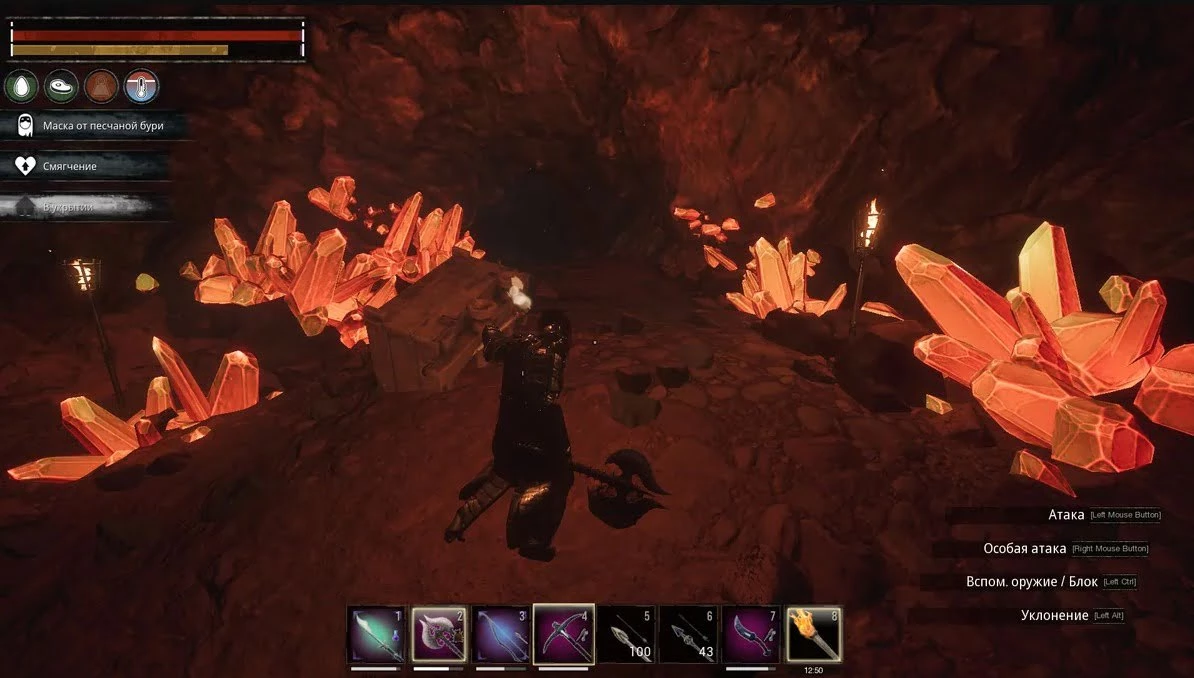This screenshot has width=1194, height=678.
Task: Click the meat steak hunger icon
Action: pyautogui.click(x=62, y=86)
